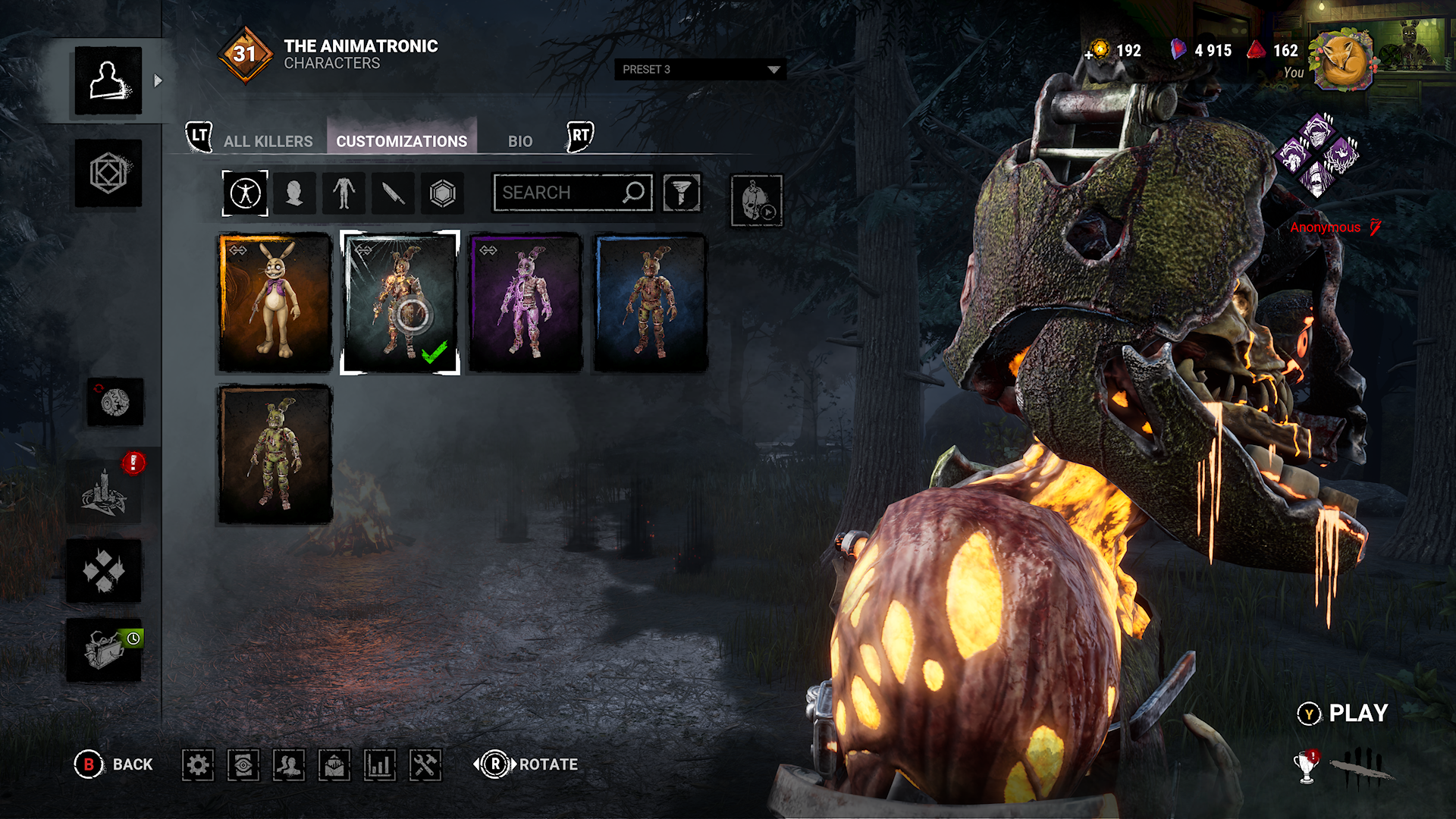Choose the purple glowing animatronic outfit
This screenshot has width=1456, height=819.
(526, 303)
